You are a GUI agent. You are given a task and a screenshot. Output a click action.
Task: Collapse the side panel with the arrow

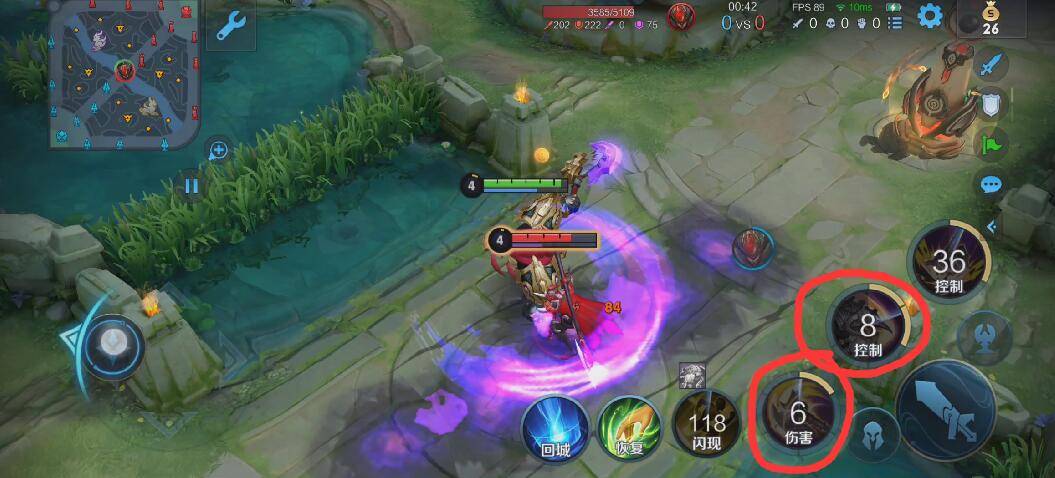click(992, 227)
